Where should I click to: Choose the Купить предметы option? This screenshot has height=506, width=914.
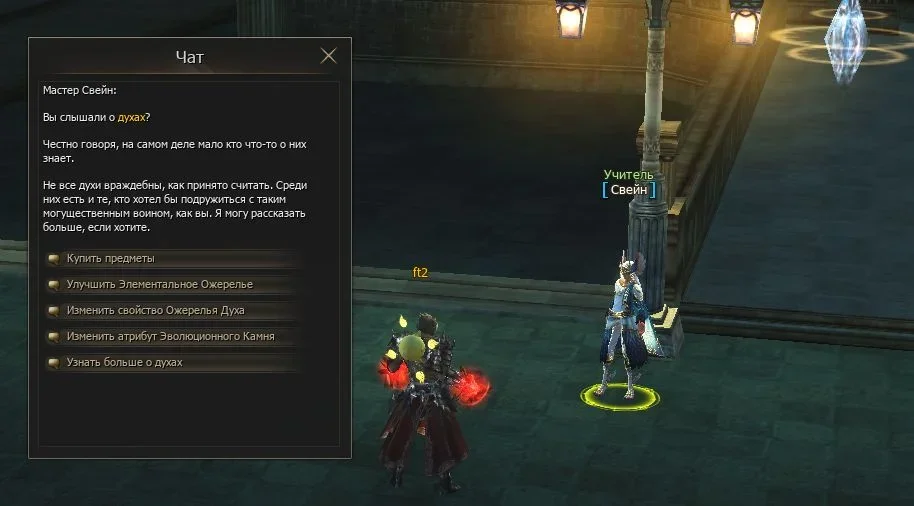pyautogui.click(x=111, y=259)
